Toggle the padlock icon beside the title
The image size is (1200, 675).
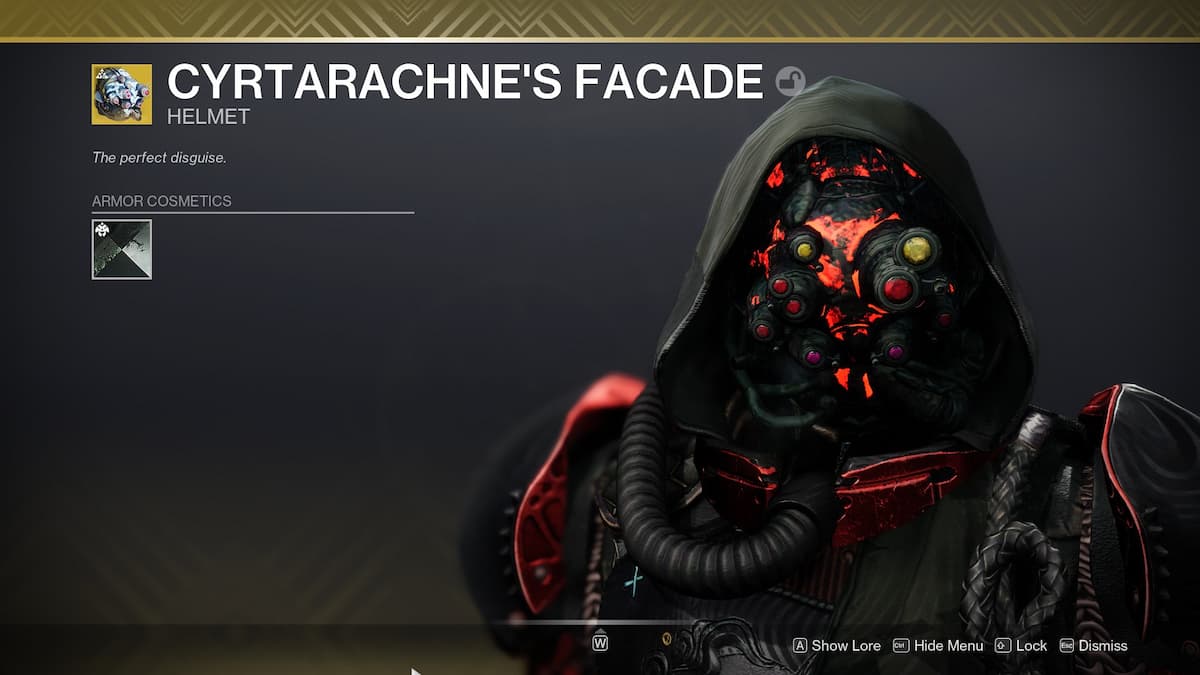pyautogui.click(x=791, y=81)
